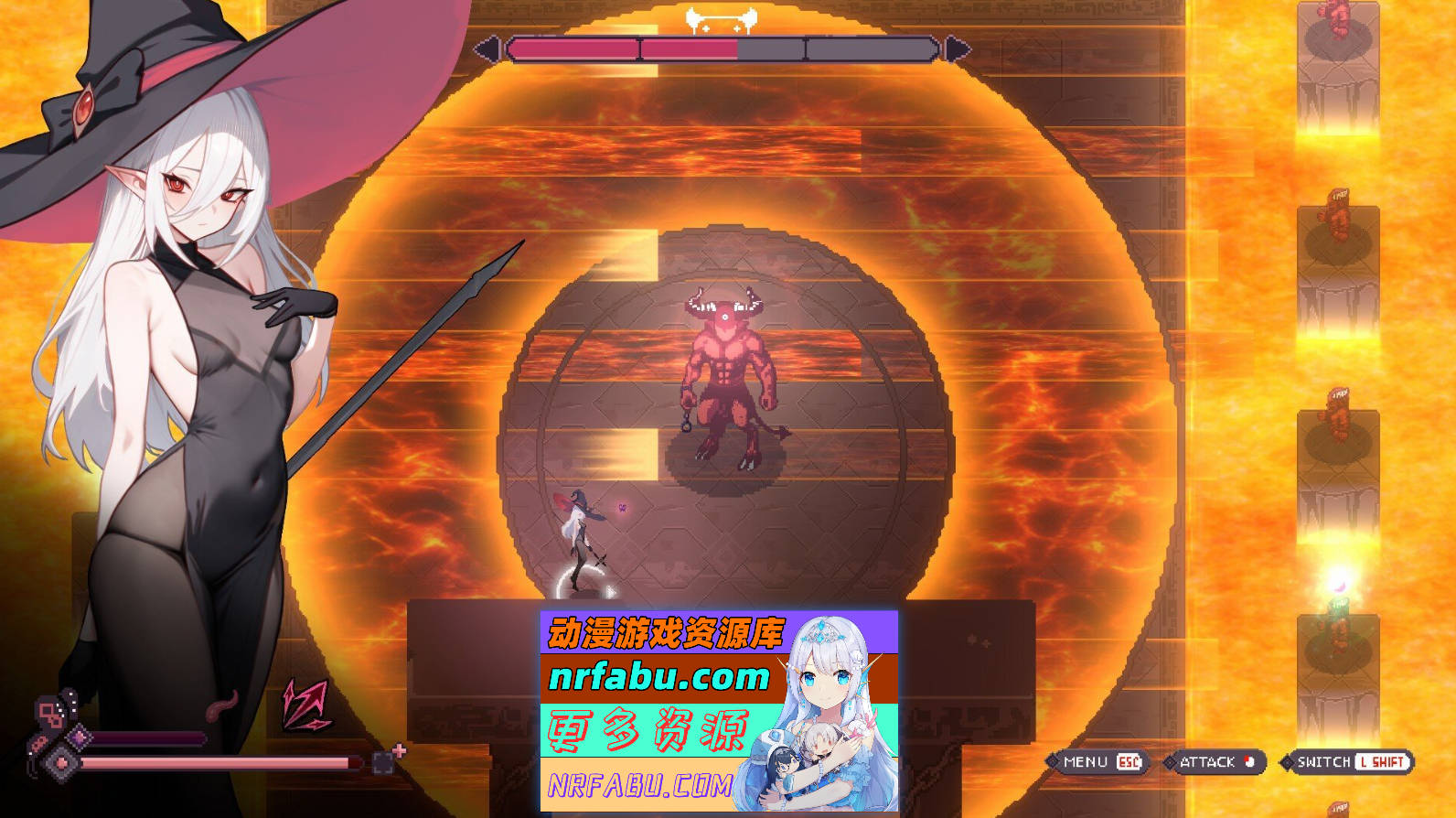Image resolution: width=1456 pixels, height=818 pixels.
Task: Click the ATTACK label in the bottom bar
Action: 1209,761
